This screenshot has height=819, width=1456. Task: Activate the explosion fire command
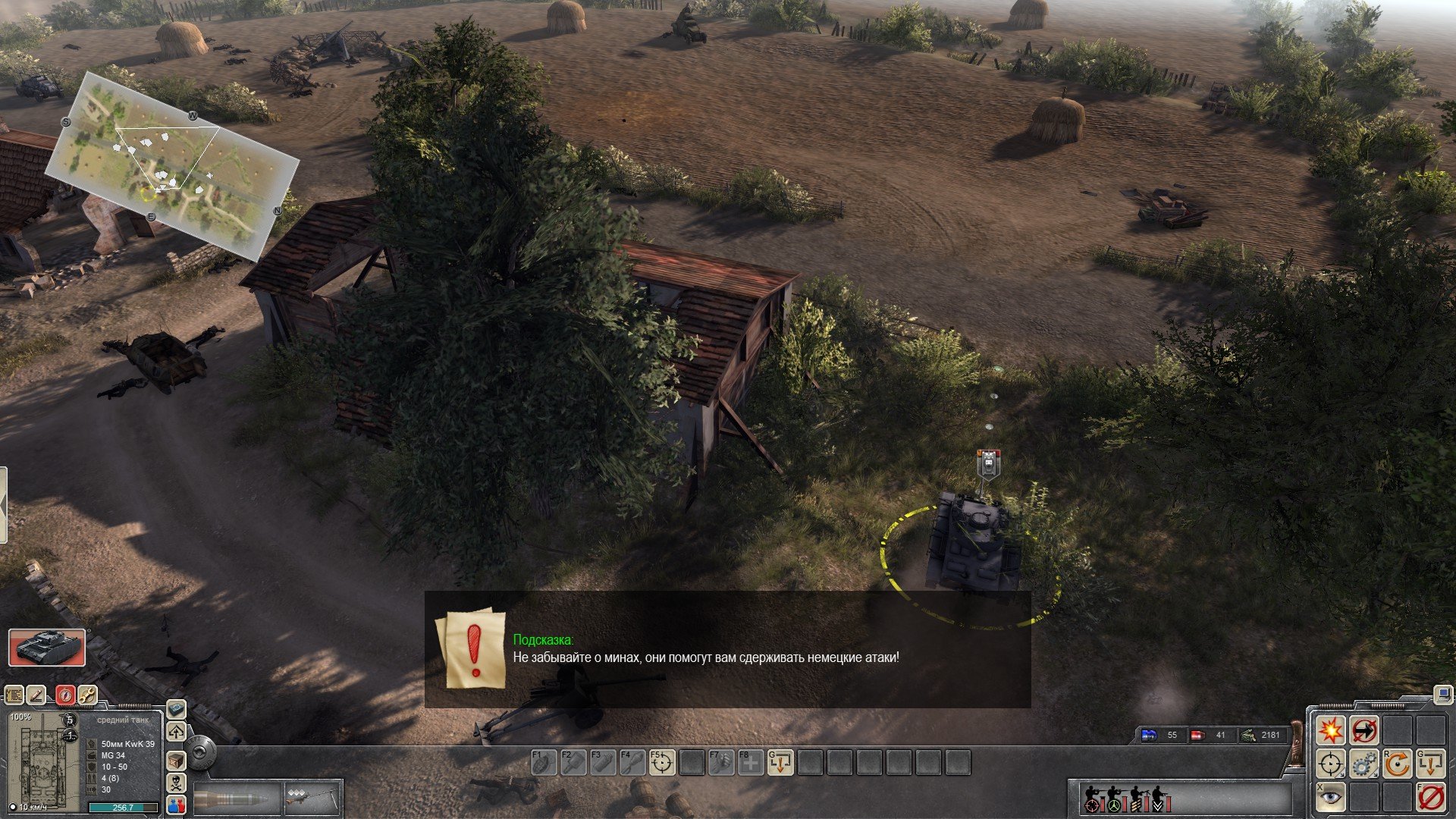(x=1330, y=730)
